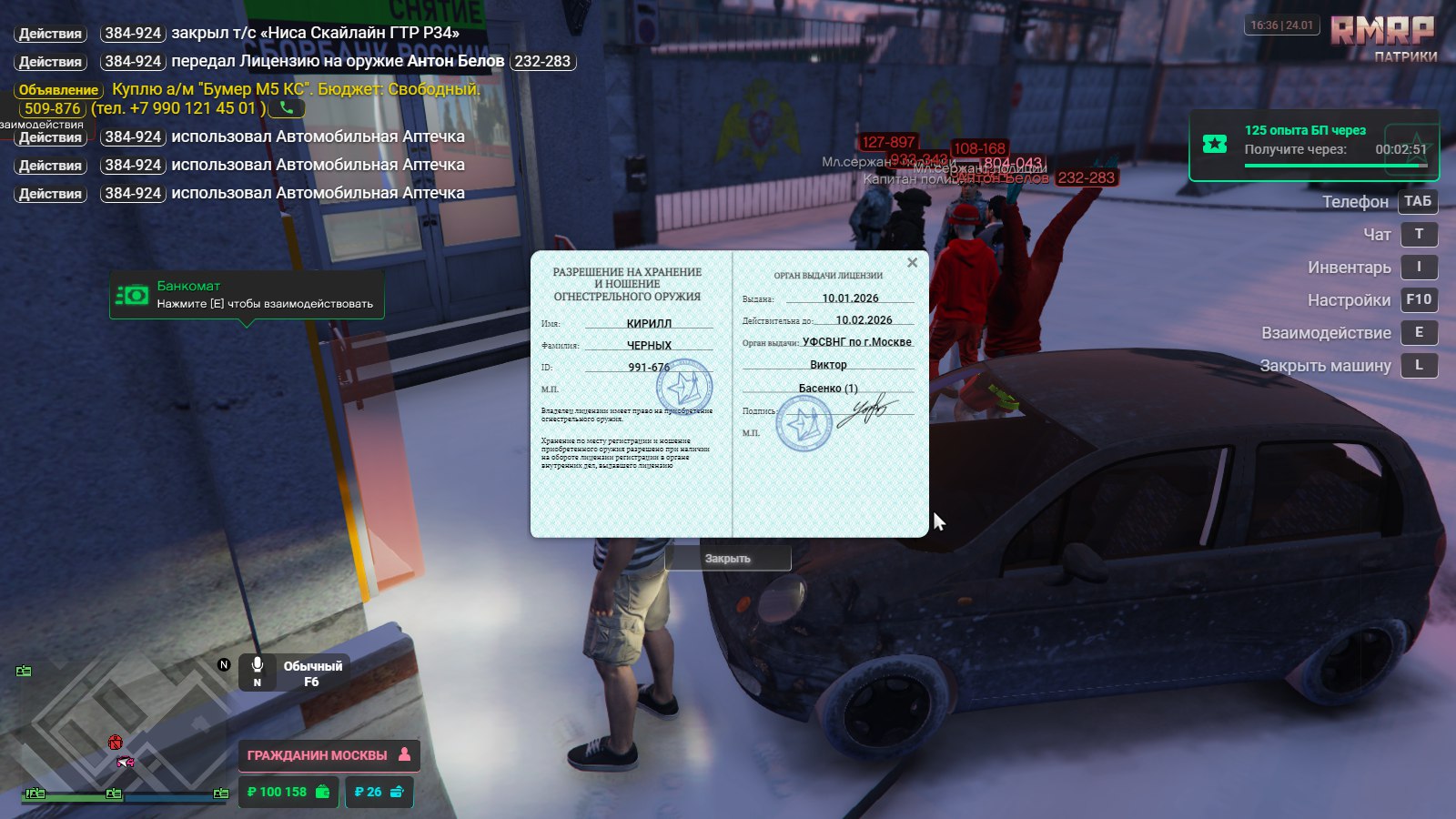Click the Гражданин Москвы status badge
Image resolution: width=1456 pixels, height=819 pixels.
coord(329,755)
